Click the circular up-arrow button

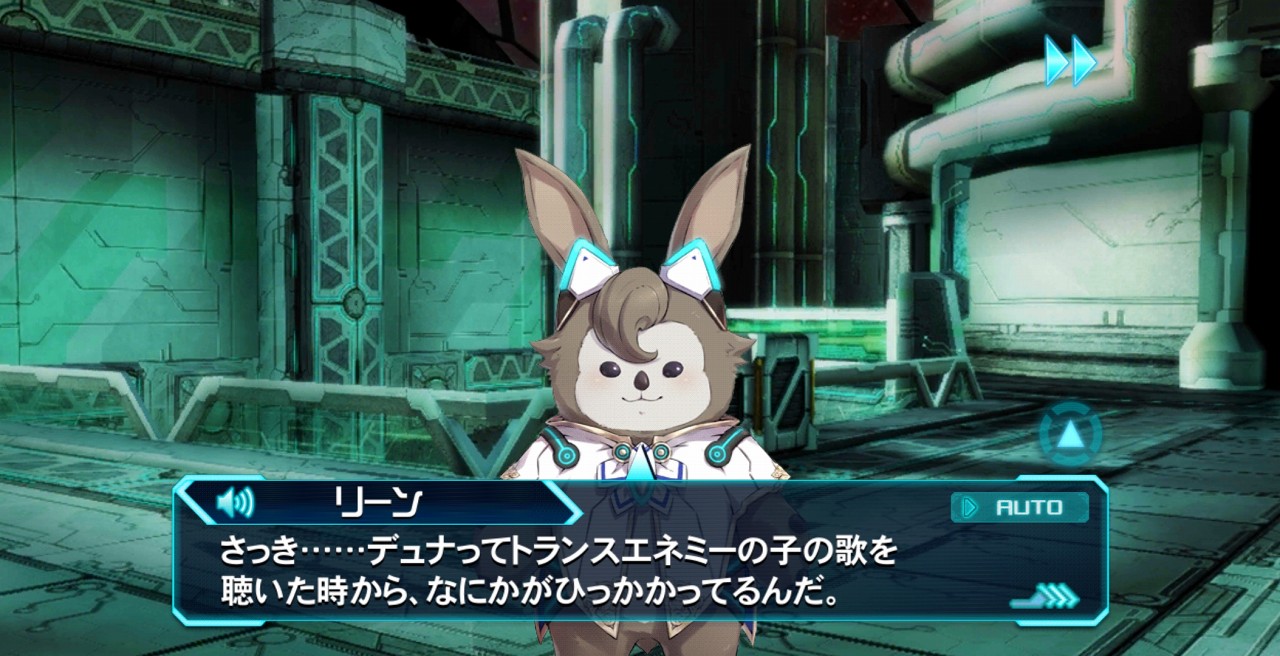tap(1070, 435)
